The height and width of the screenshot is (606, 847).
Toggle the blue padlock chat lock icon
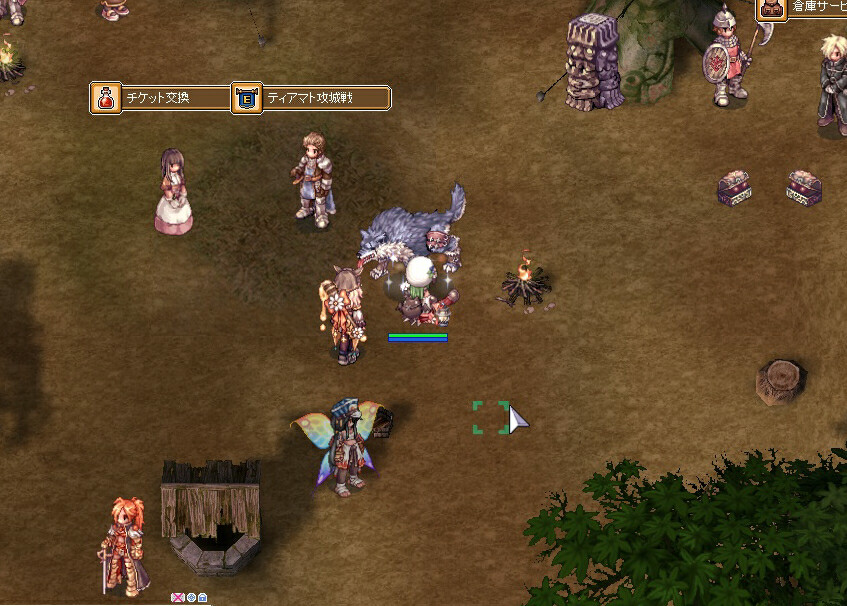pyautogui.click(x=203, y=598)
